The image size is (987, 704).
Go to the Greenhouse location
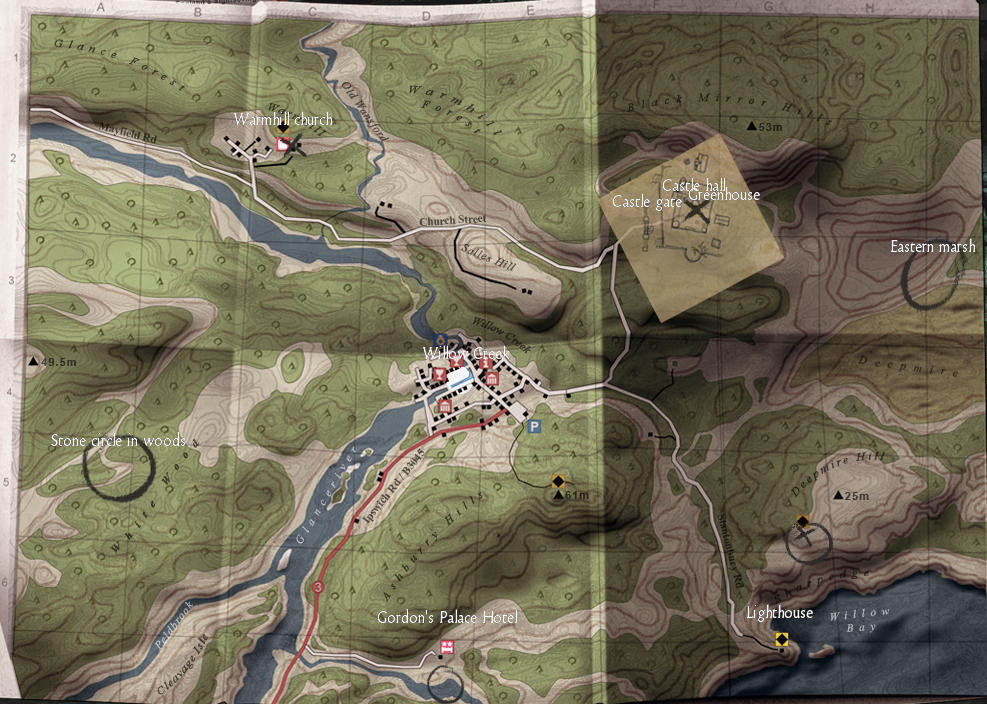click(x=724, y=196)
